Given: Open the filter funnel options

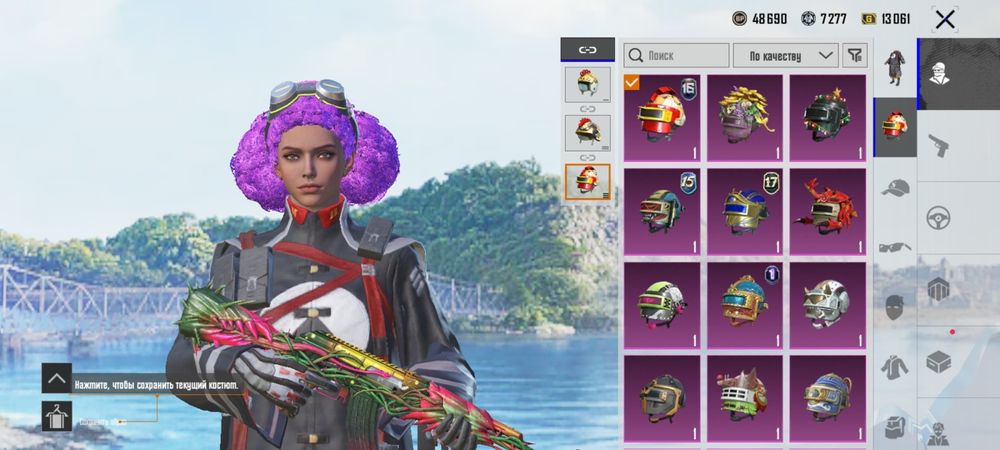Looking at the screenshot, I should coord(855,55).
